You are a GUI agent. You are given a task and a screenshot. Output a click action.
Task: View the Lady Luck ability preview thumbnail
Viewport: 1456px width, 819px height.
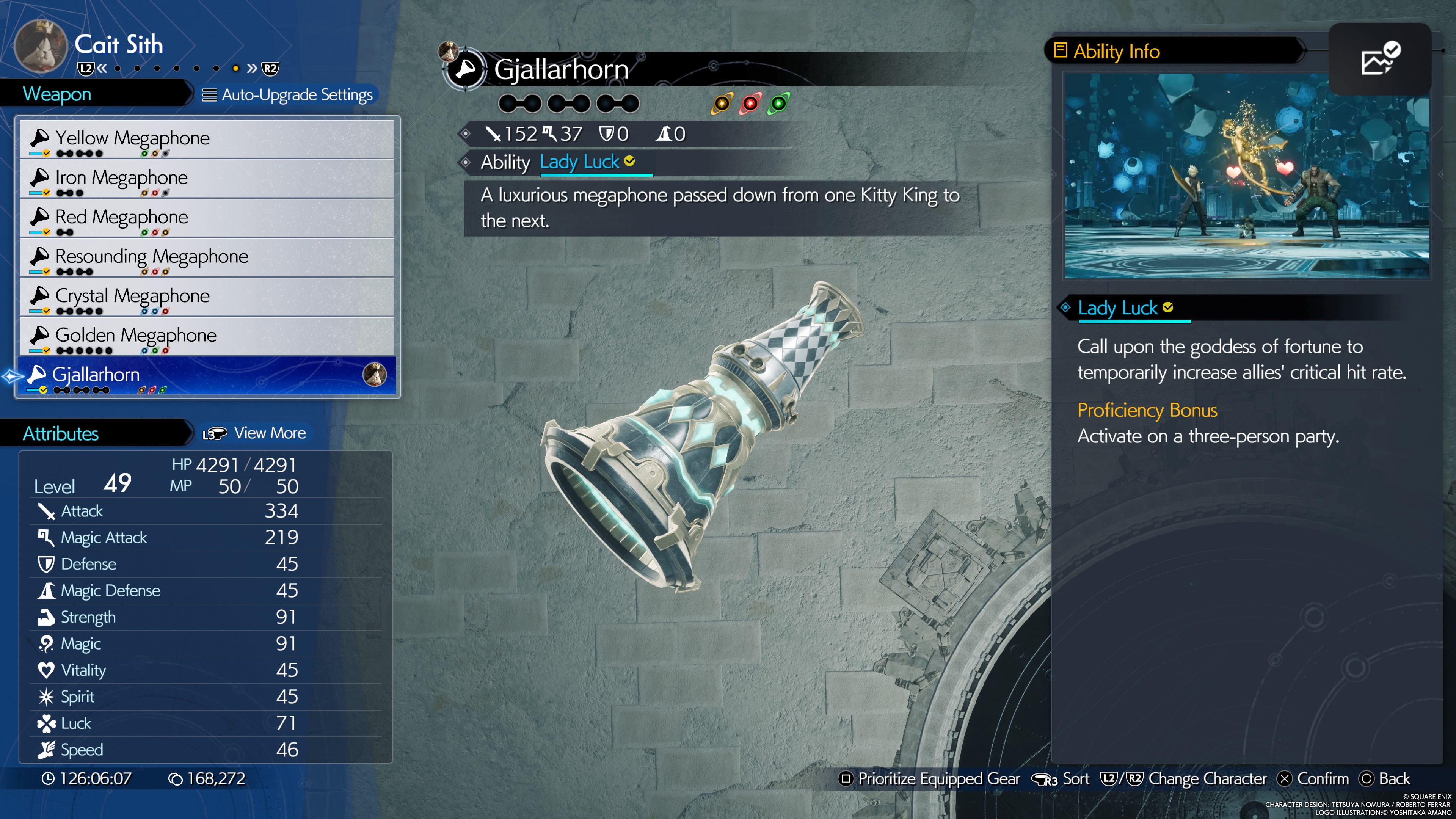pos(1247,176)
